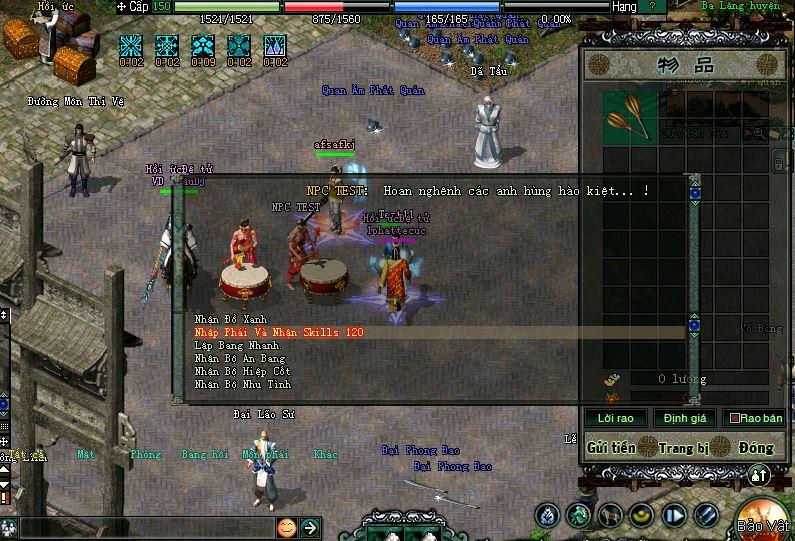Click the chat text input box
The height and width of the screenshot is (541, 795).
click(145, 527)
